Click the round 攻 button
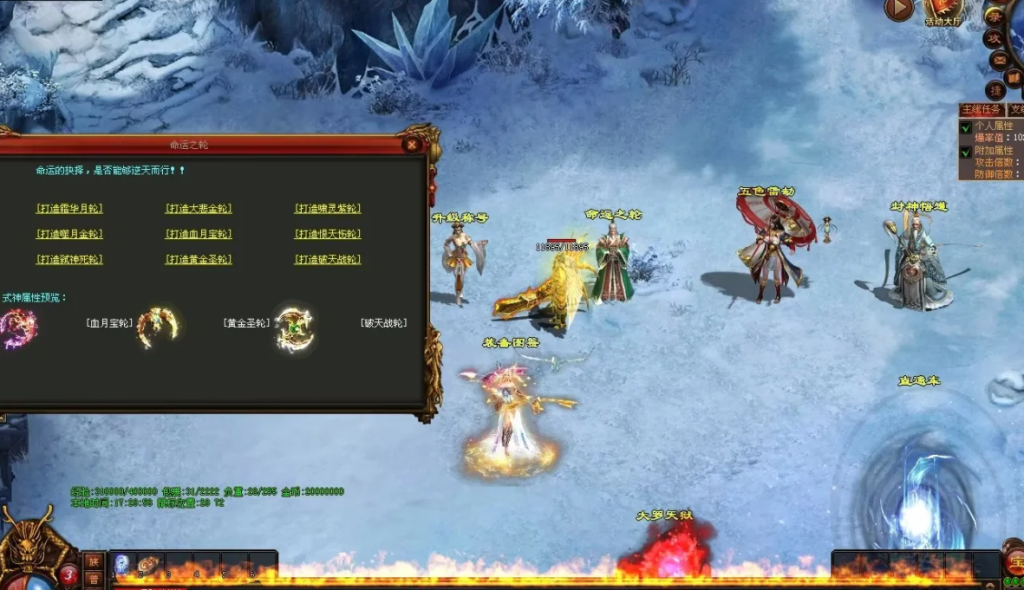Viewport: 1024px width, 590px height. tap(994, 38)
